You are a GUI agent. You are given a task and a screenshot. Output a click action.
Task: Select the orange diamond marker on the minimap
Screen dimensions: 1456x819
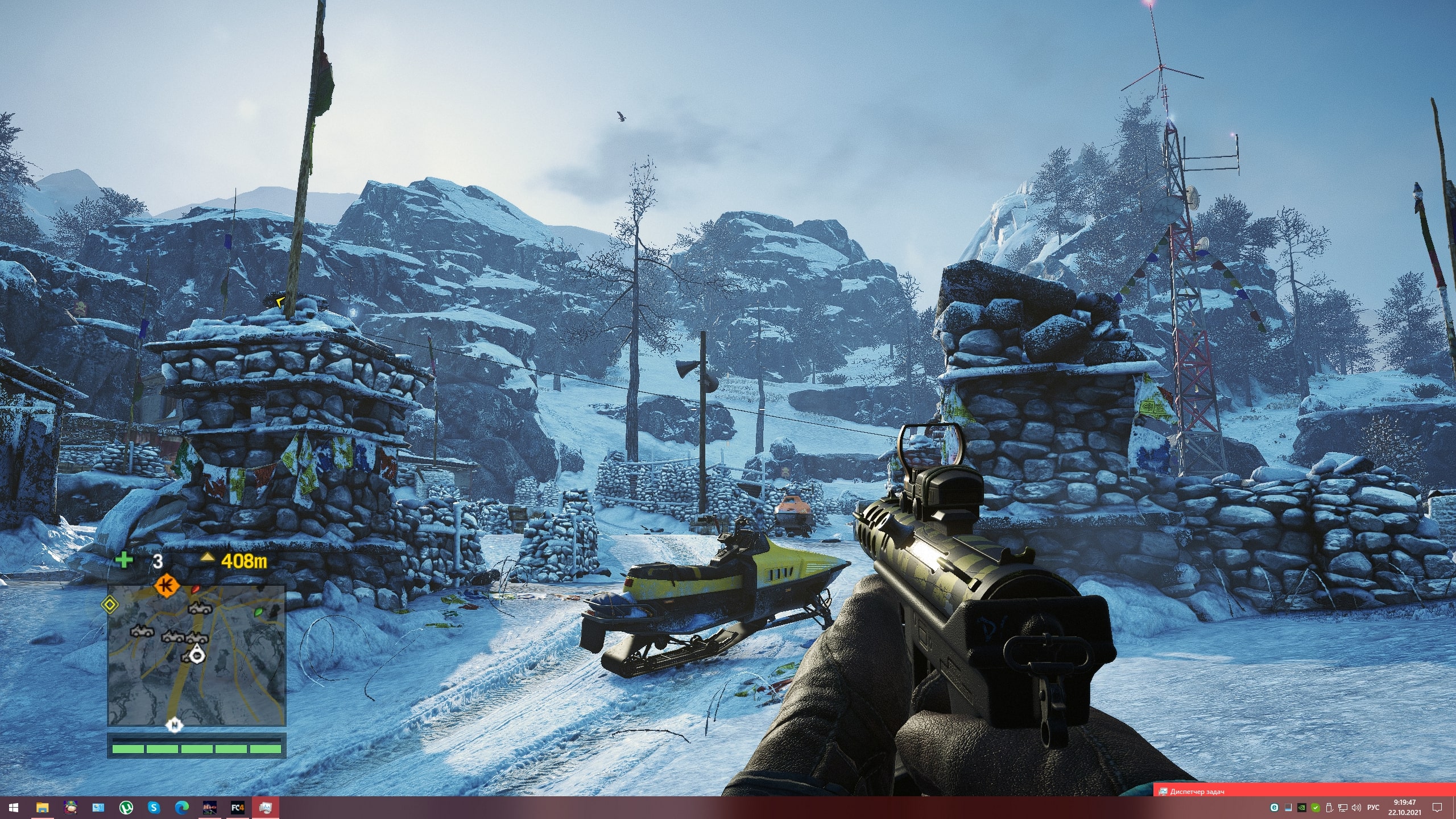[167, 584]
